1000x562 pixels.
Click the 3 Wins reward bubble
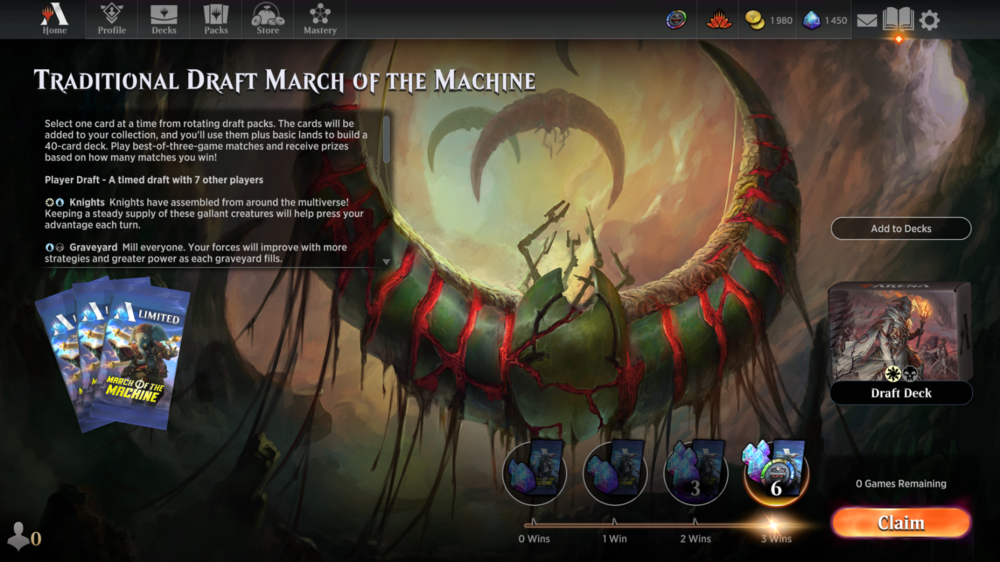[775, 473]
